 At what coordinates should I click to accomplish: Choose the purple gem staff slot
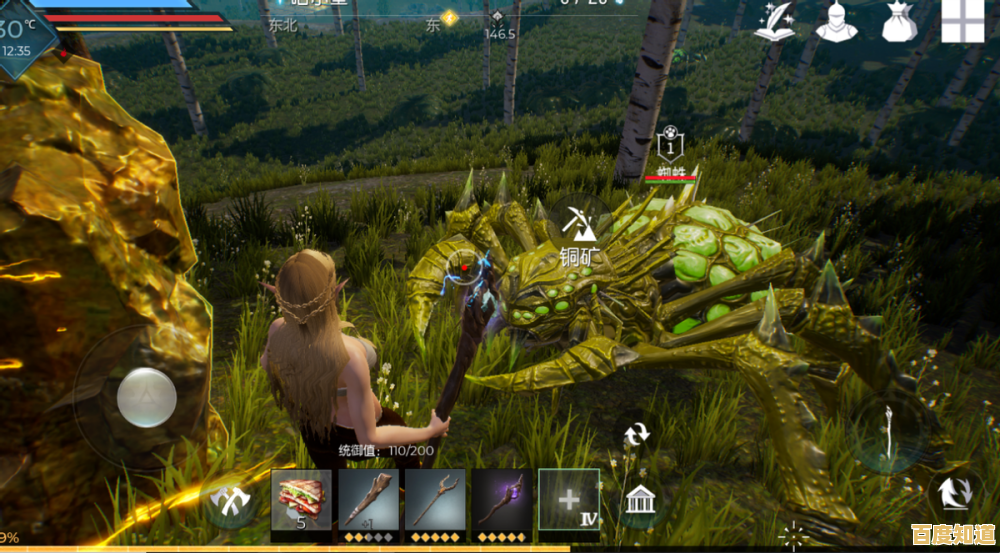[x=502, y=498]
